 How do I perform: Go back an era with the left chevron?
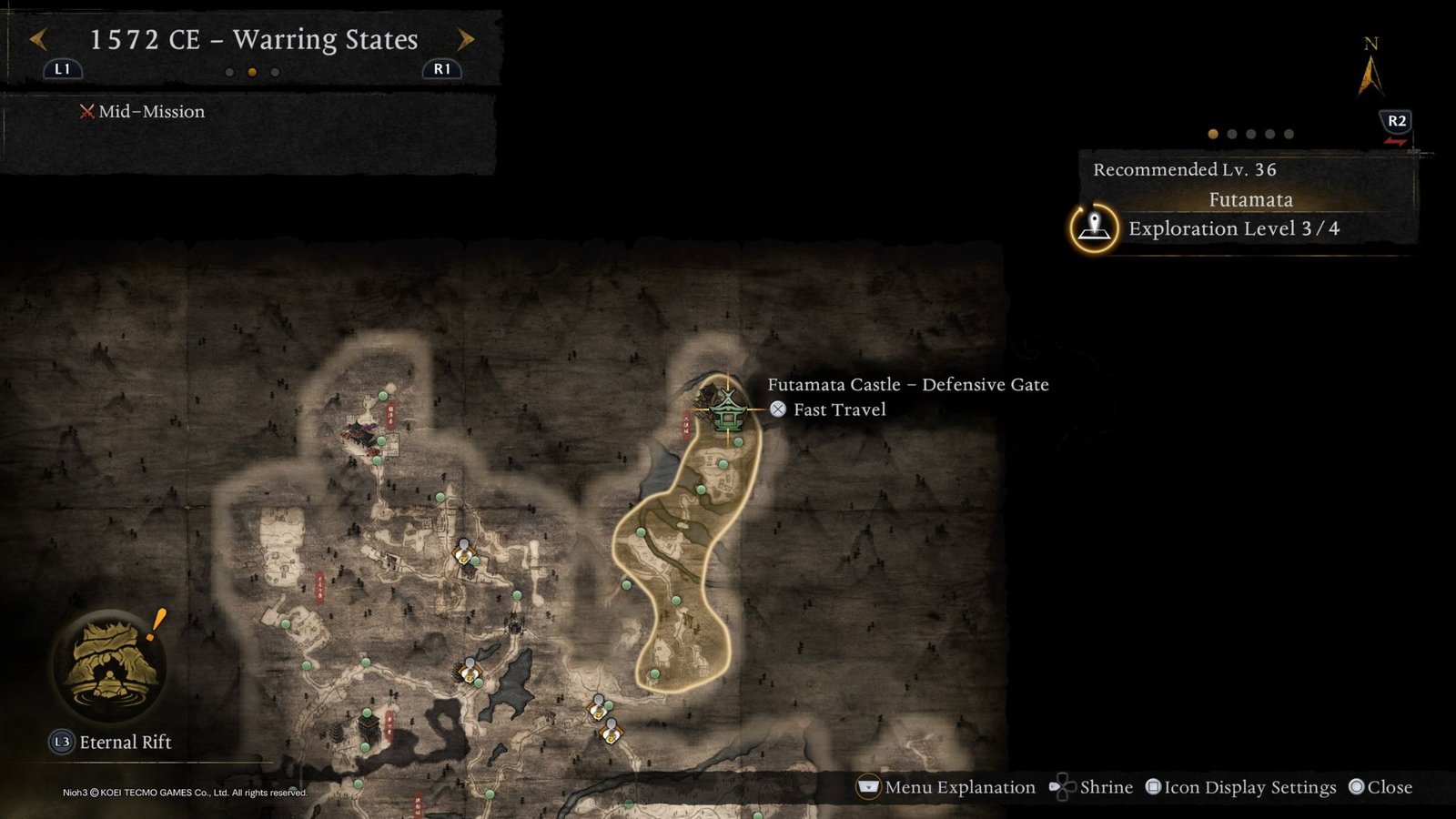coord(38,39)
